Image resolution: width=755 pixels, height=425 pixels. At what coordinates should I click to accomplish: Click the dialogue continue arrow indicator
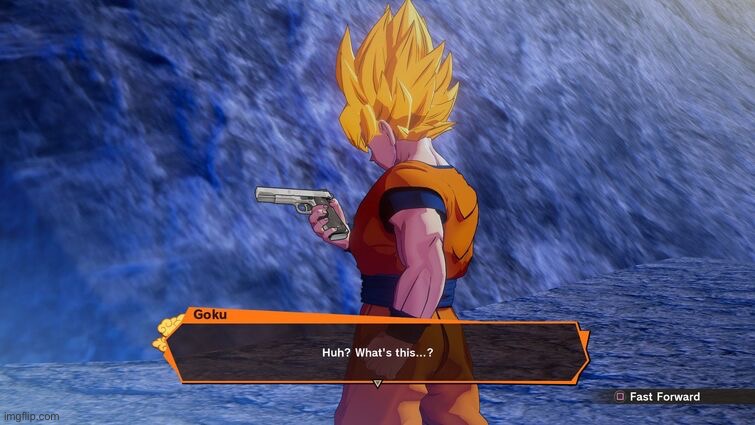377,384
